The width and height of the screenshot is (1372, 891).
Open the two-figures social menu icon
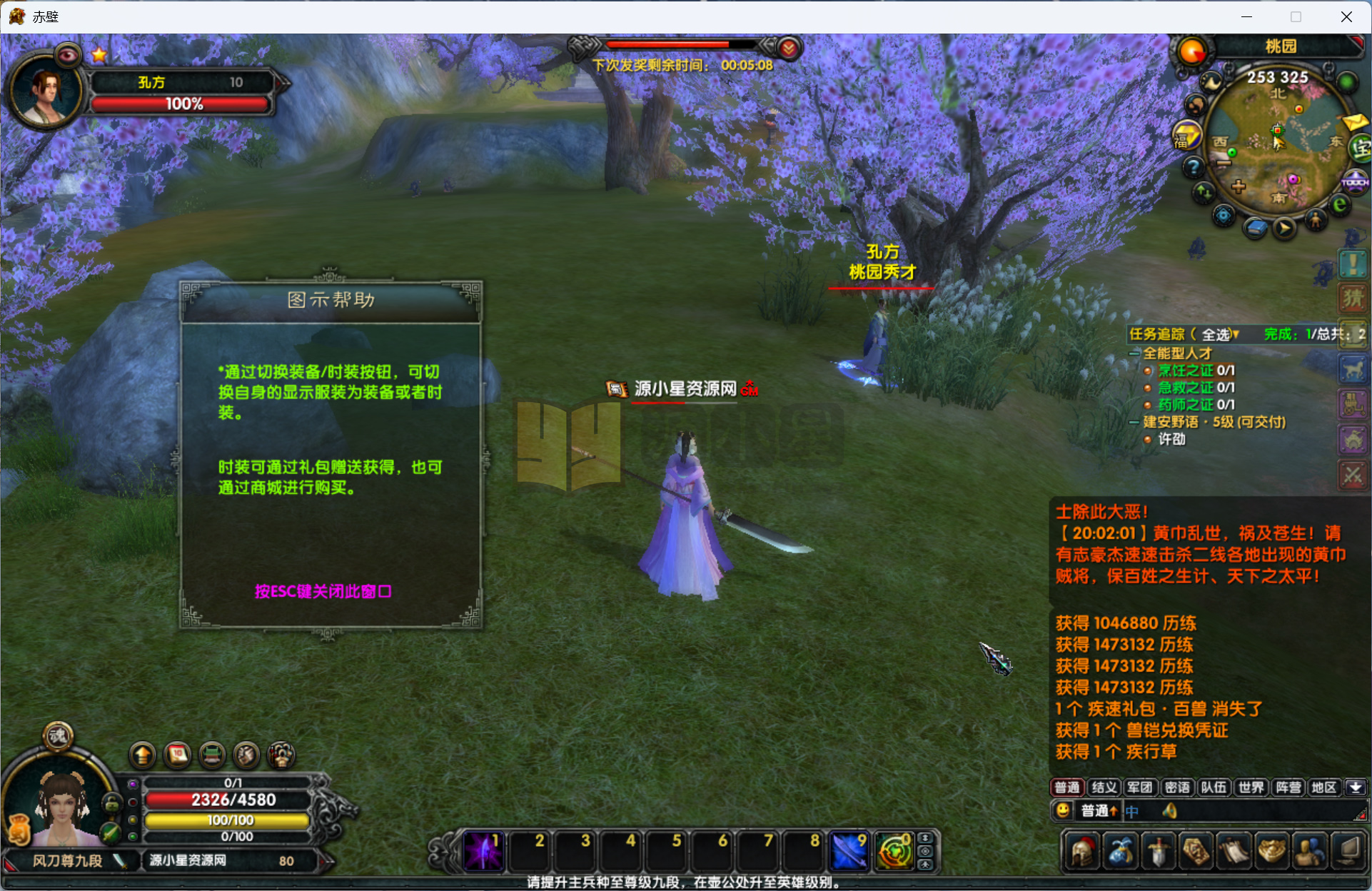(1310, 851)
